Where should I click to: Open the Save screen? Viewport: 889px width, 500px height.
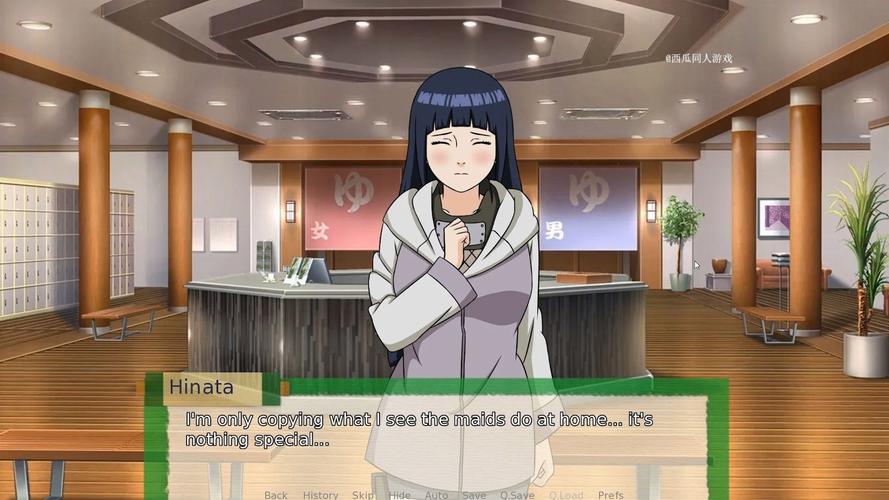(x=474, y=495)
